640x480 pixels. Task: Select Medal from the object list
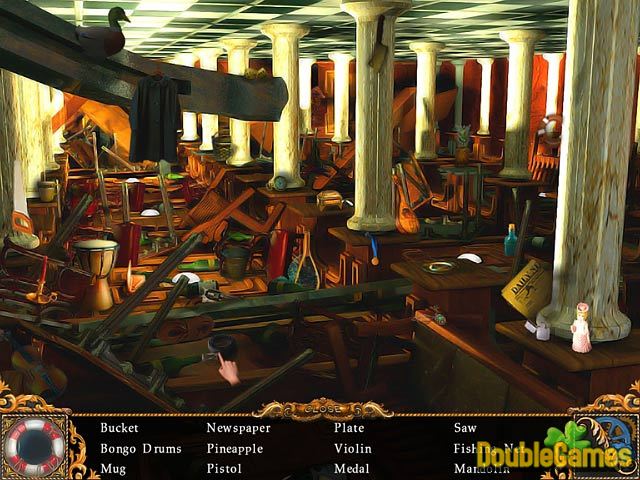pos(352,468)
